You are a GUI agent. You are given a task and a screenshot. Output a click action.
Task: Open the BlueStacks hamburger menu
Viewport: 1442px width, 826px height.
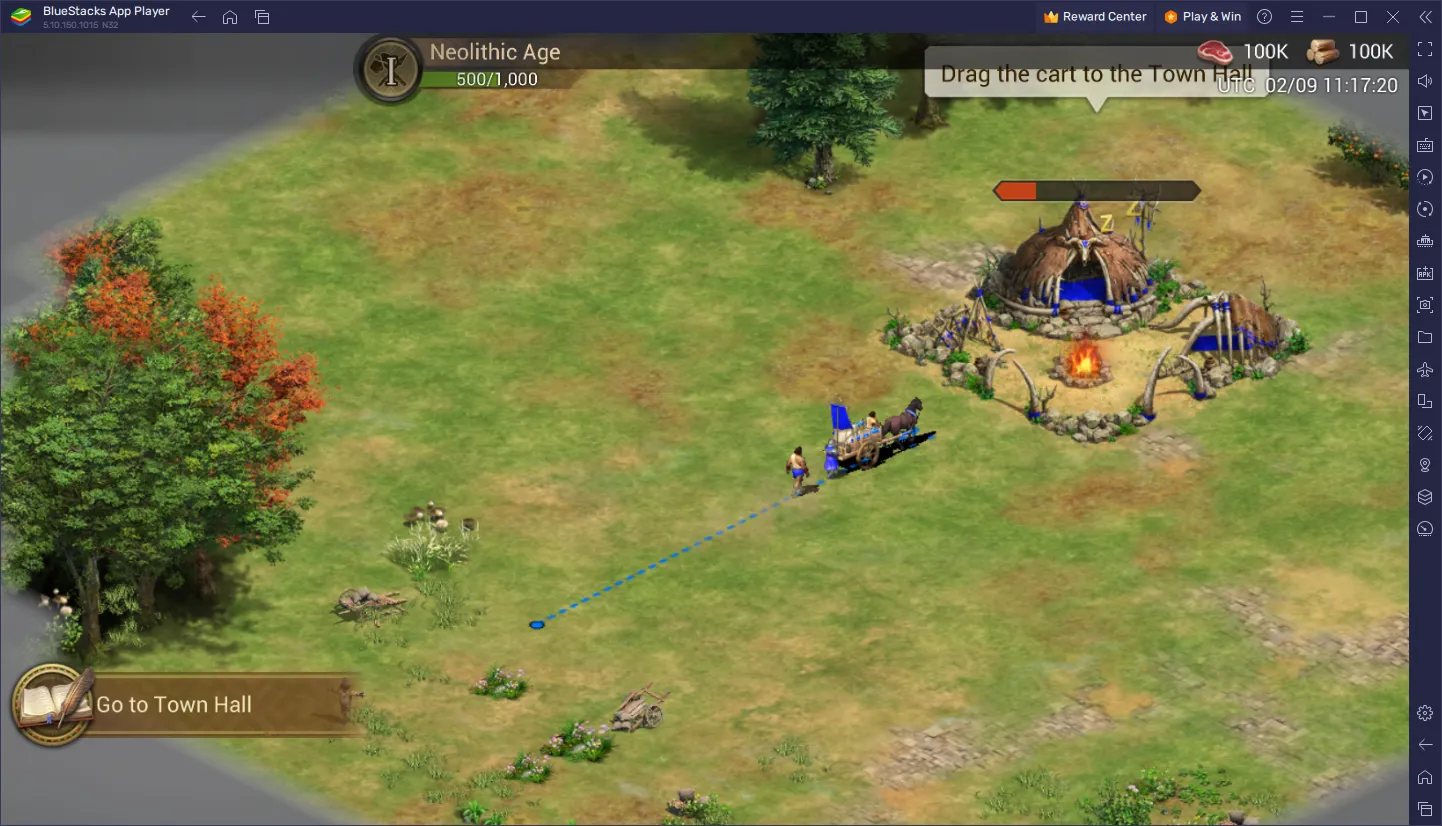point(1296,16)
